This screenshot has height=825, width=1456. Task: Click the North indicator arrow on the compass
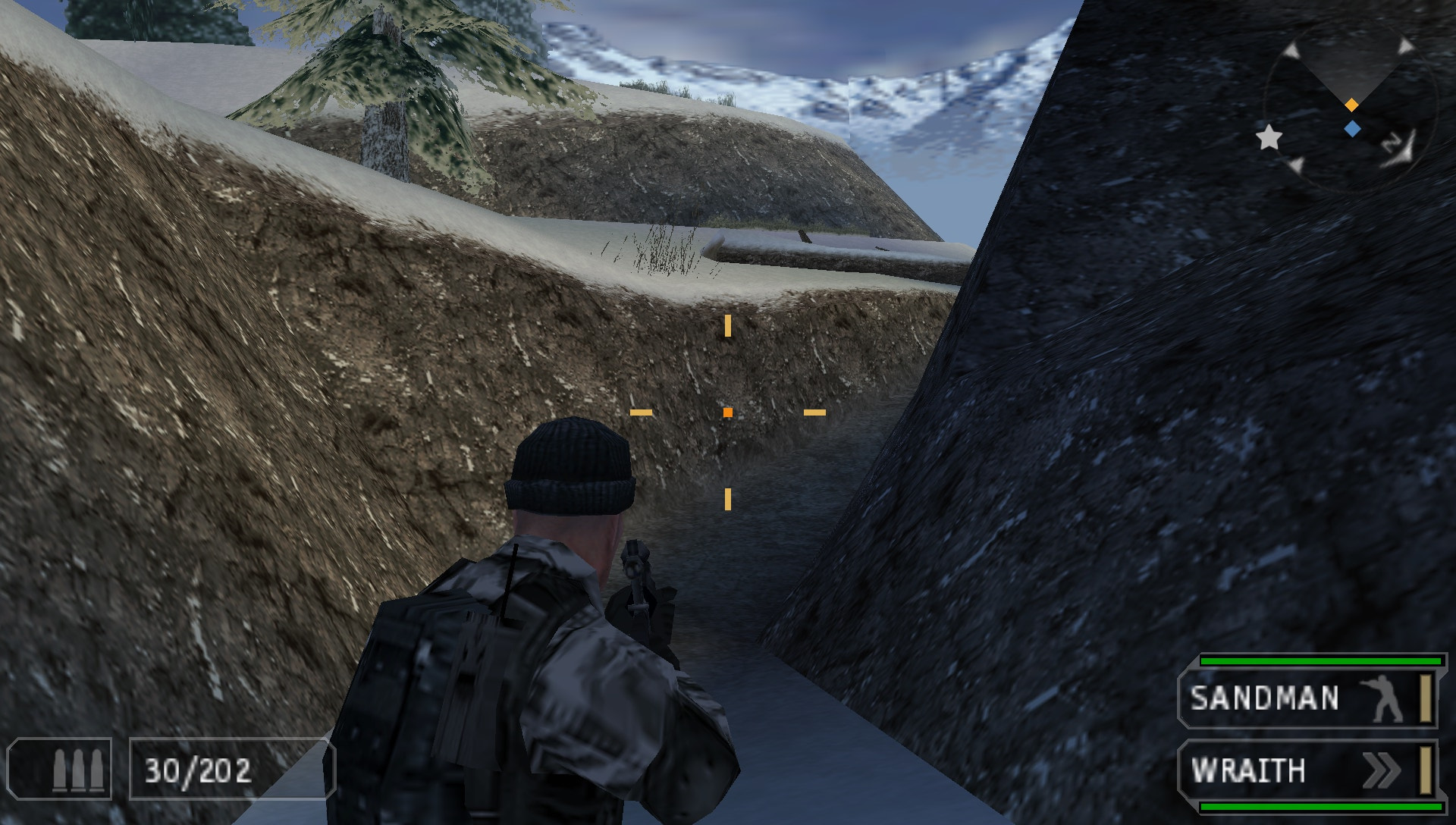pos(1399,149)
